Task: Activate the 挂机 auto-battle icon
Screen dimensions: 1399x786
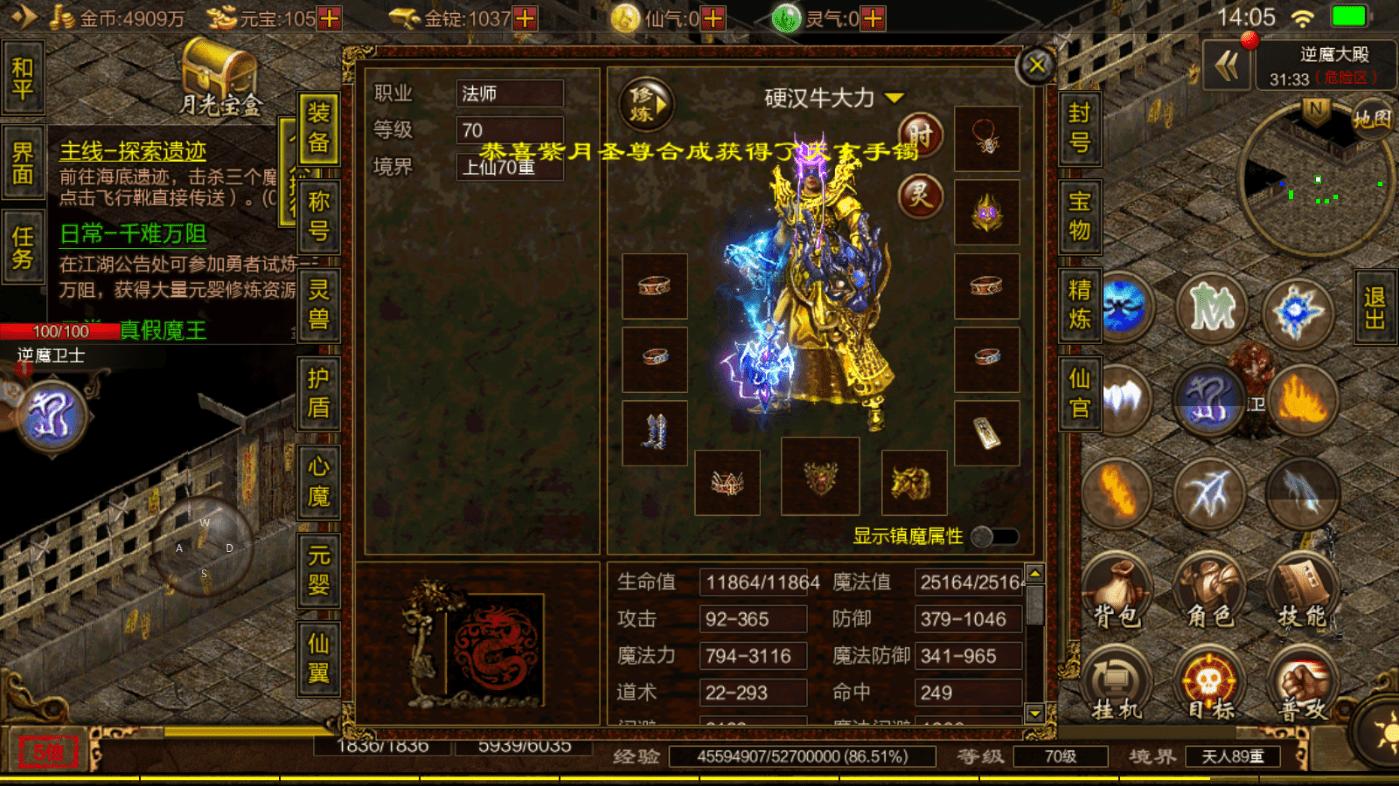Action: click(1116, 680)
